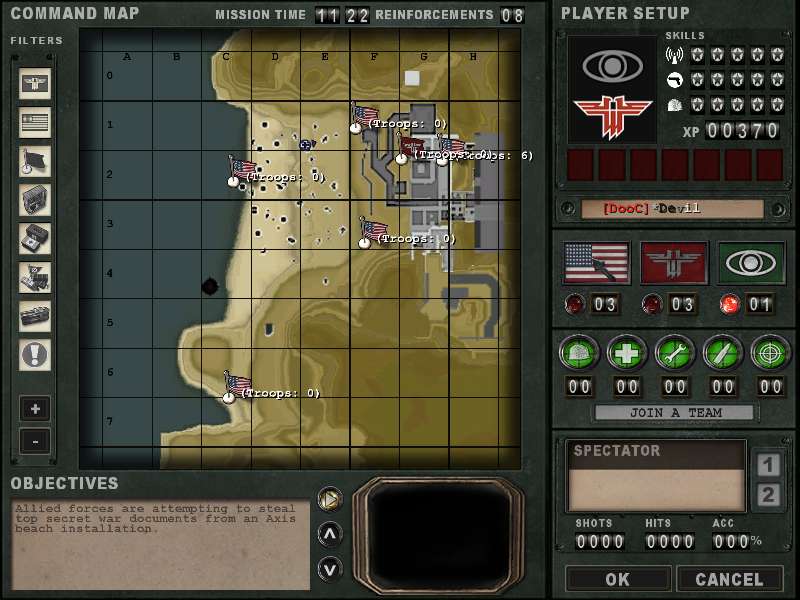Screen dimensions: 800x600
Task: Pick the Medic class cross icon
Action: pyautogui.click(x=627, y=352)
